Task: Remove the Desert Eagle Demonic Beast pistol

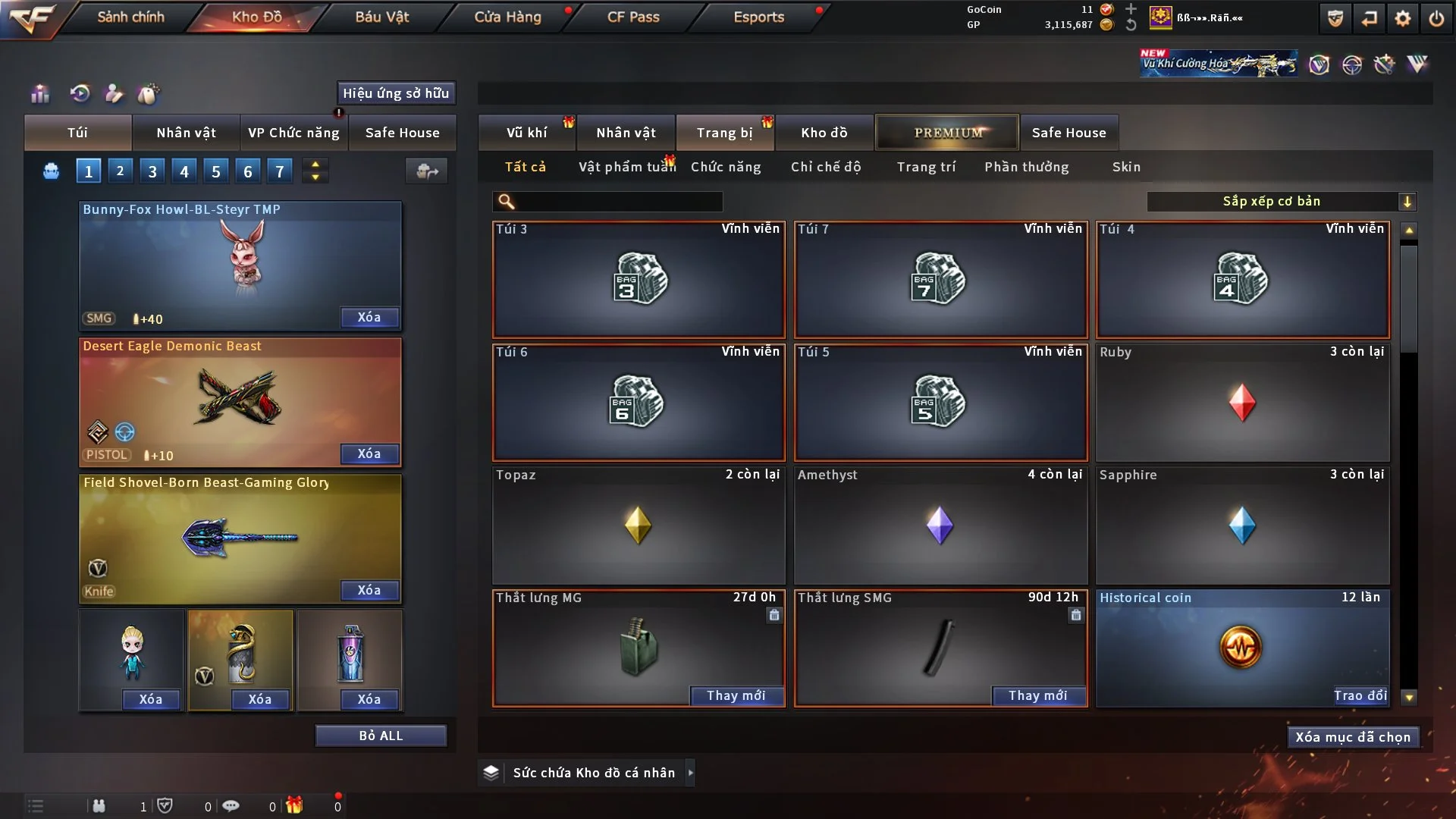Action: (x=369, y=453)
